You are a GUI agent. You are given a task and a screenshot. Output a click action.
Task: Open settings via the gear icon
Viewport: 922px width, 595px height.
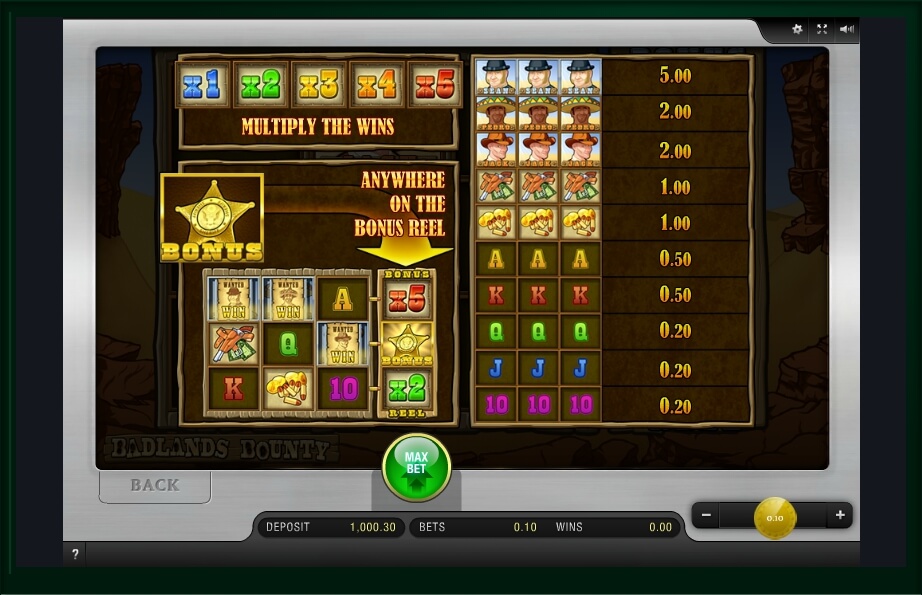click(797, 29)
